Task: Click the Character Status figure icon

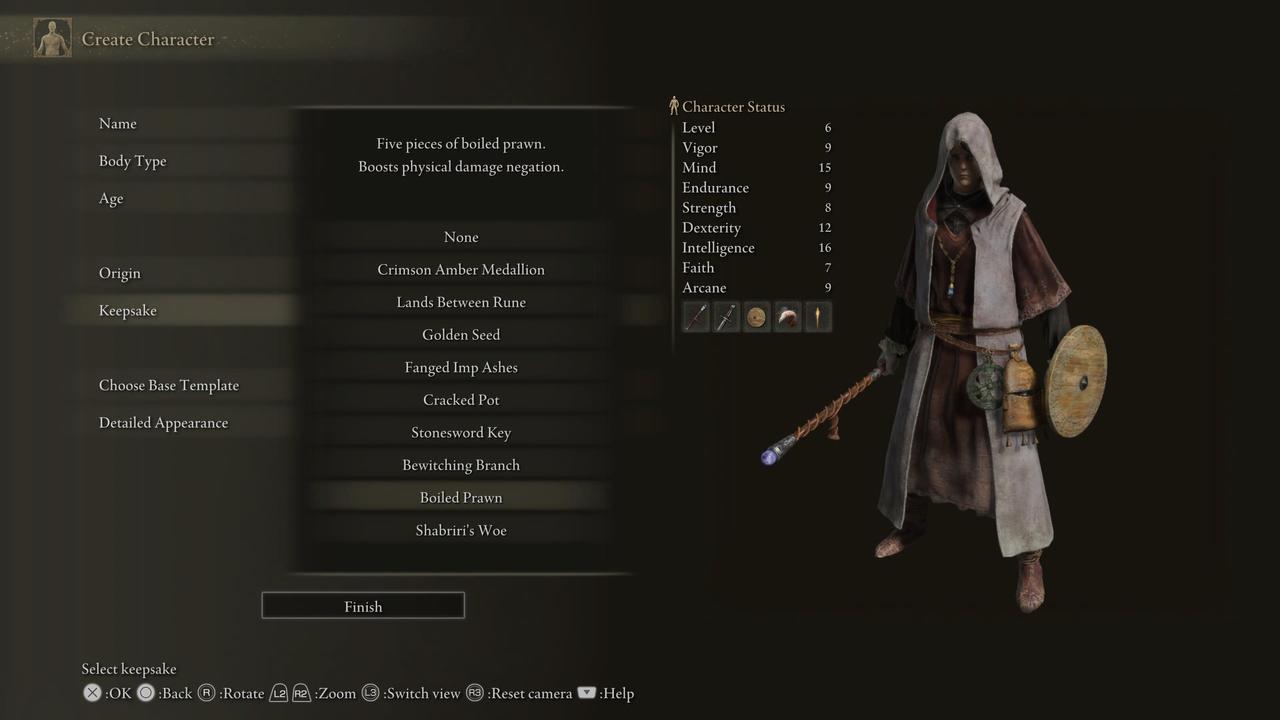Action: click(673, 105)
